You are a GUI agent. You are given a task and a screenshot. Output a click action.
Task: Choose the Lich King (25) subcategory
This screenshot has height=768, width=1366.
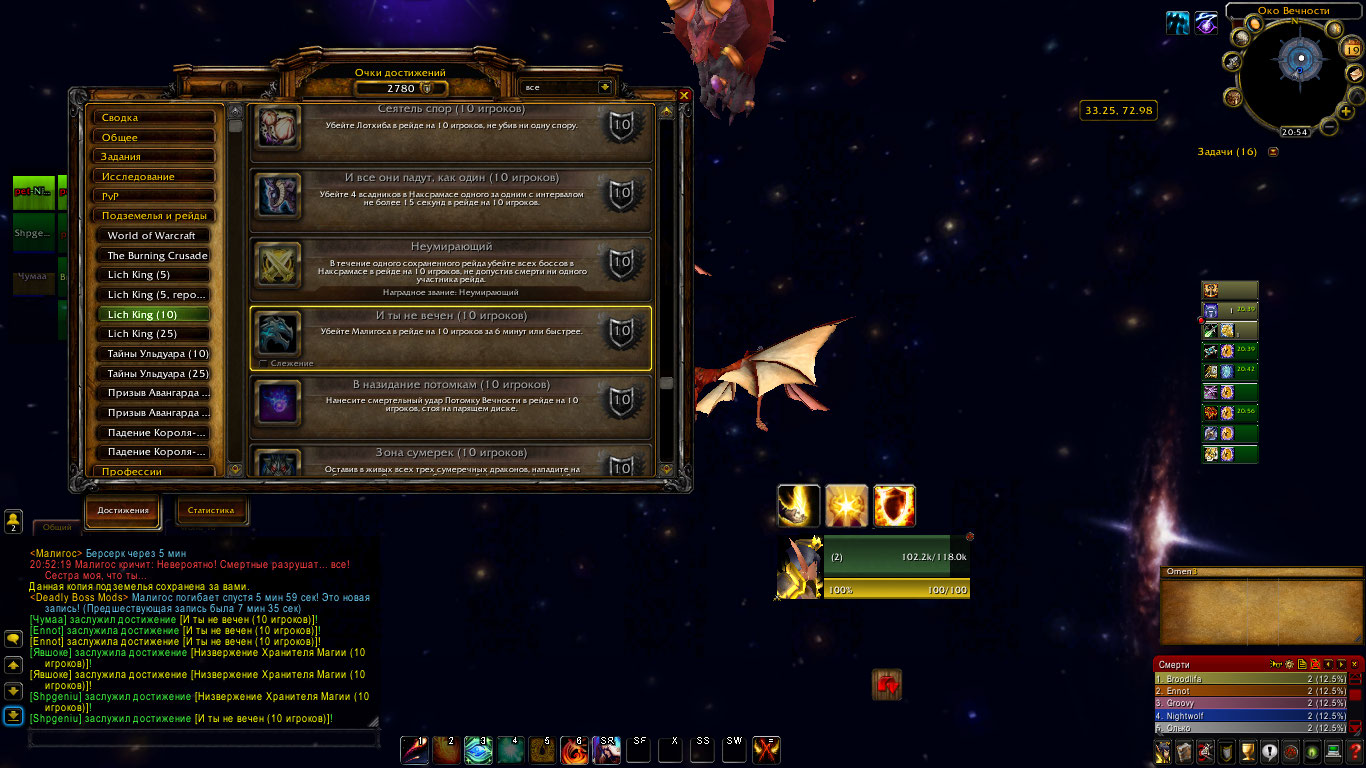click(157, 334)
